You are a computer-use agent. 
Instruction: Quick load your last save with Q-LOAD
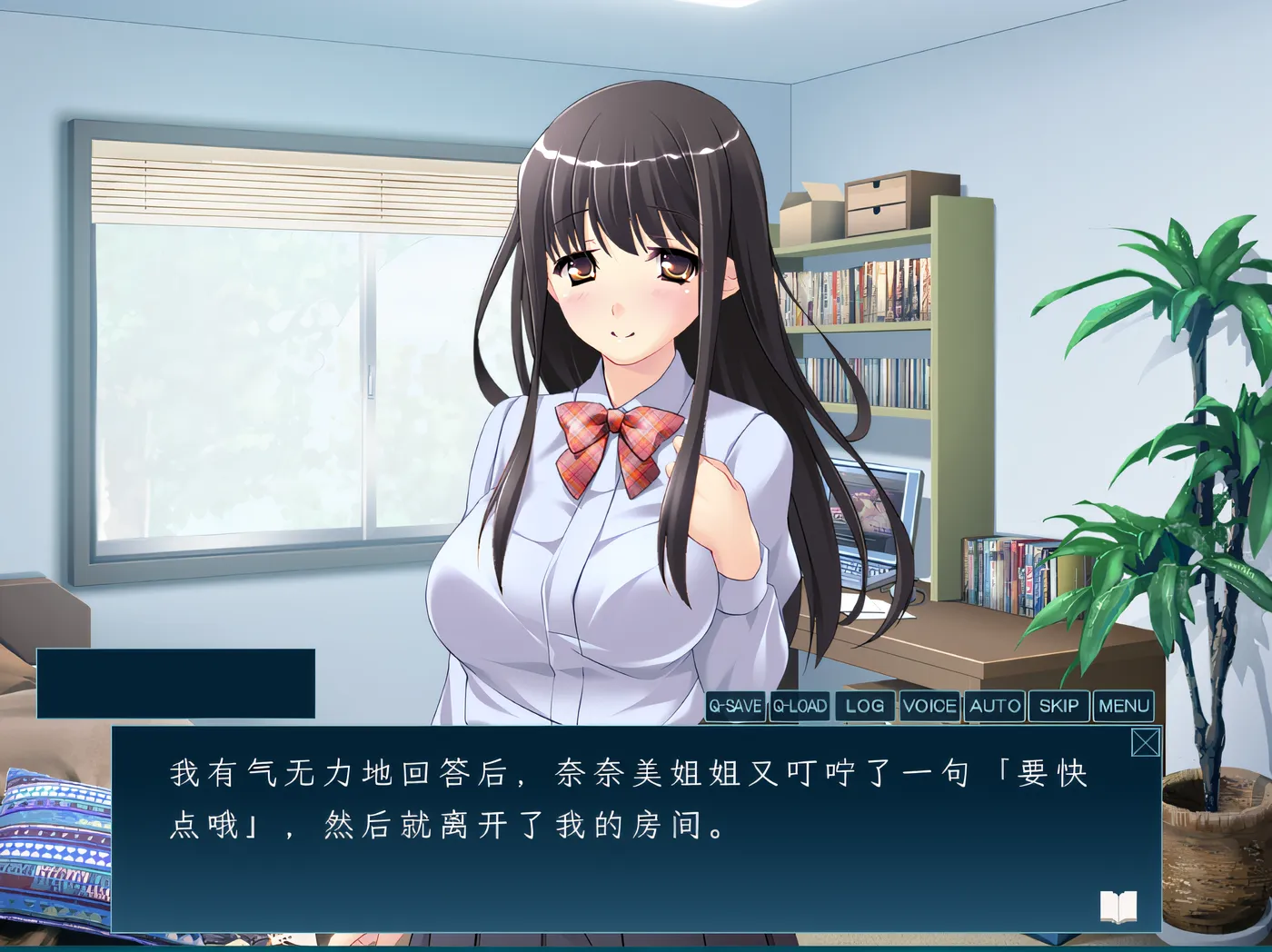click(x=800, y=705)
